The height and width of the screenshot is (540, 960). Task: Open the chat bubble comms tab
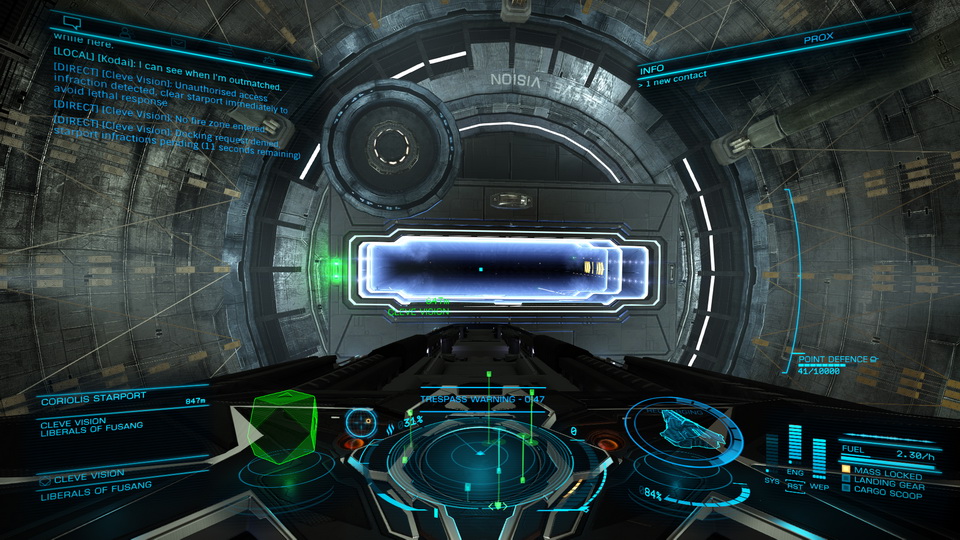coord(72,20)
